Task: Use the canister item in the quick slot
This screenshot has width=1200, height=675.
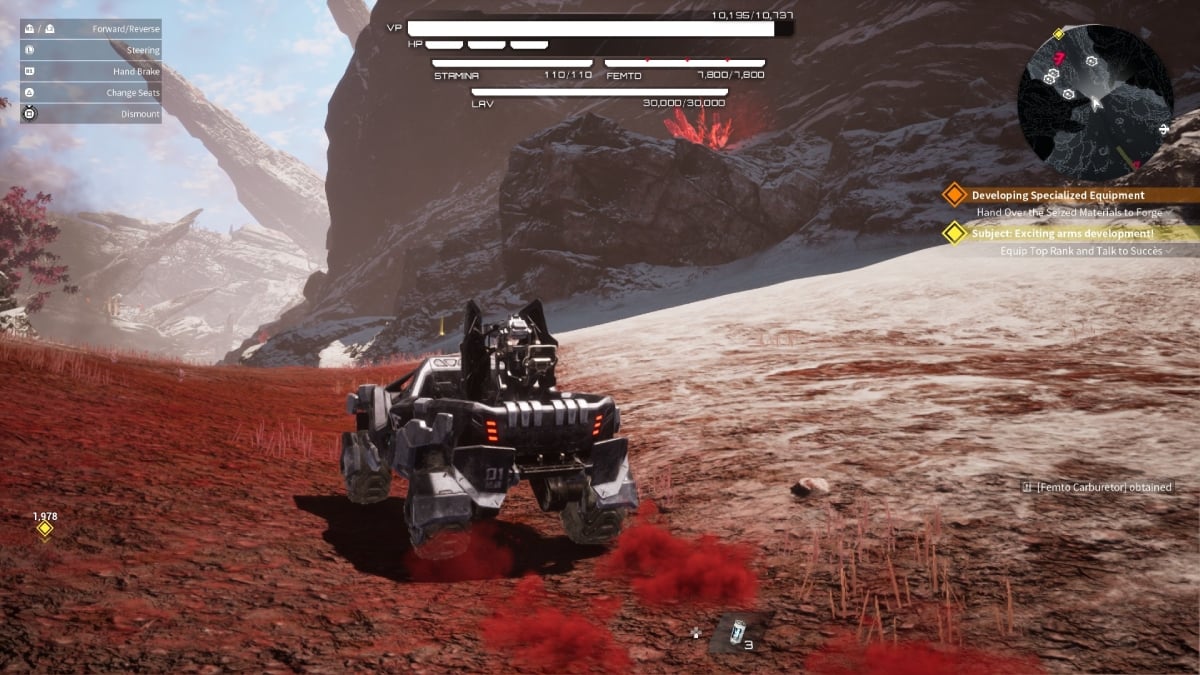Action: [x=737, y=632]
